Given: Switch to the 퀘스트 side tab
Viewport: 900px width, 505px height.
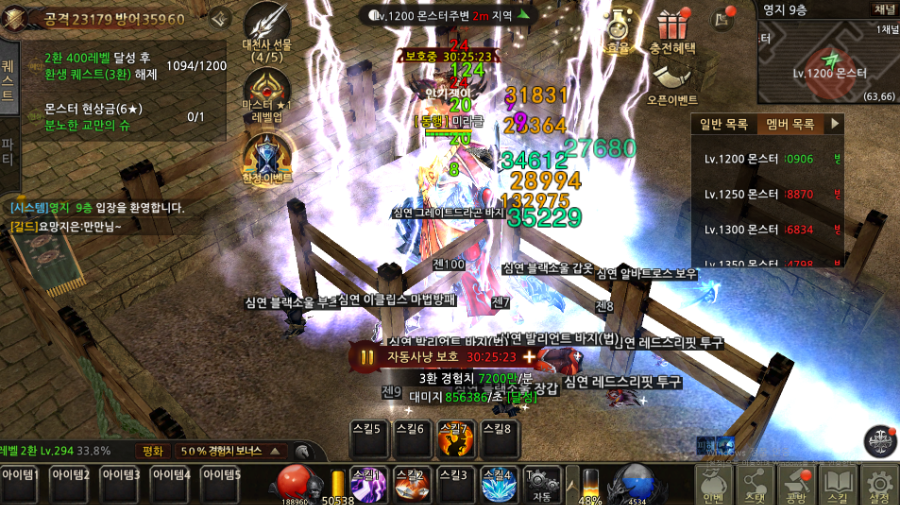Looking at the screenshot, I should (9, 82).
